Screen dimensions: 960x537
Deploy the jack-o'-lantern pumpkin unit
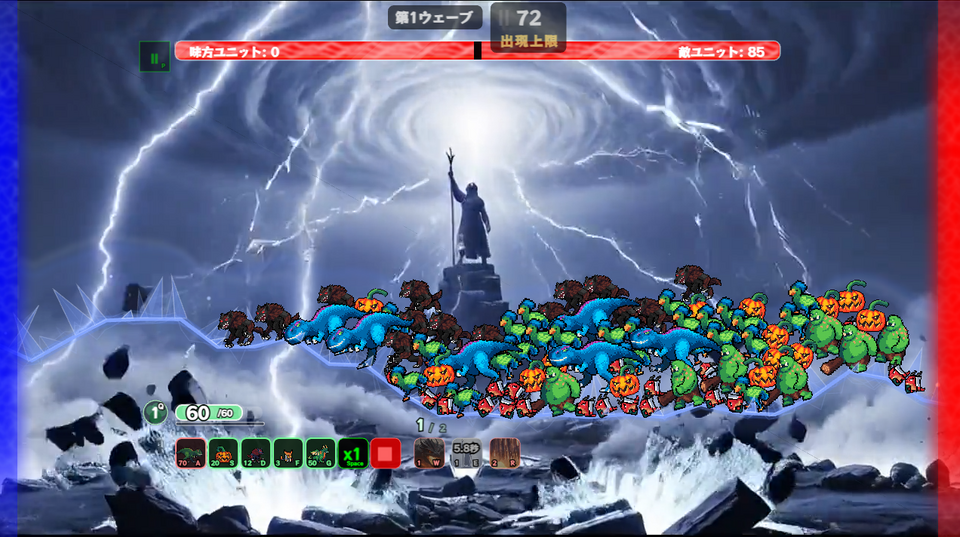(x=223, y=453)
